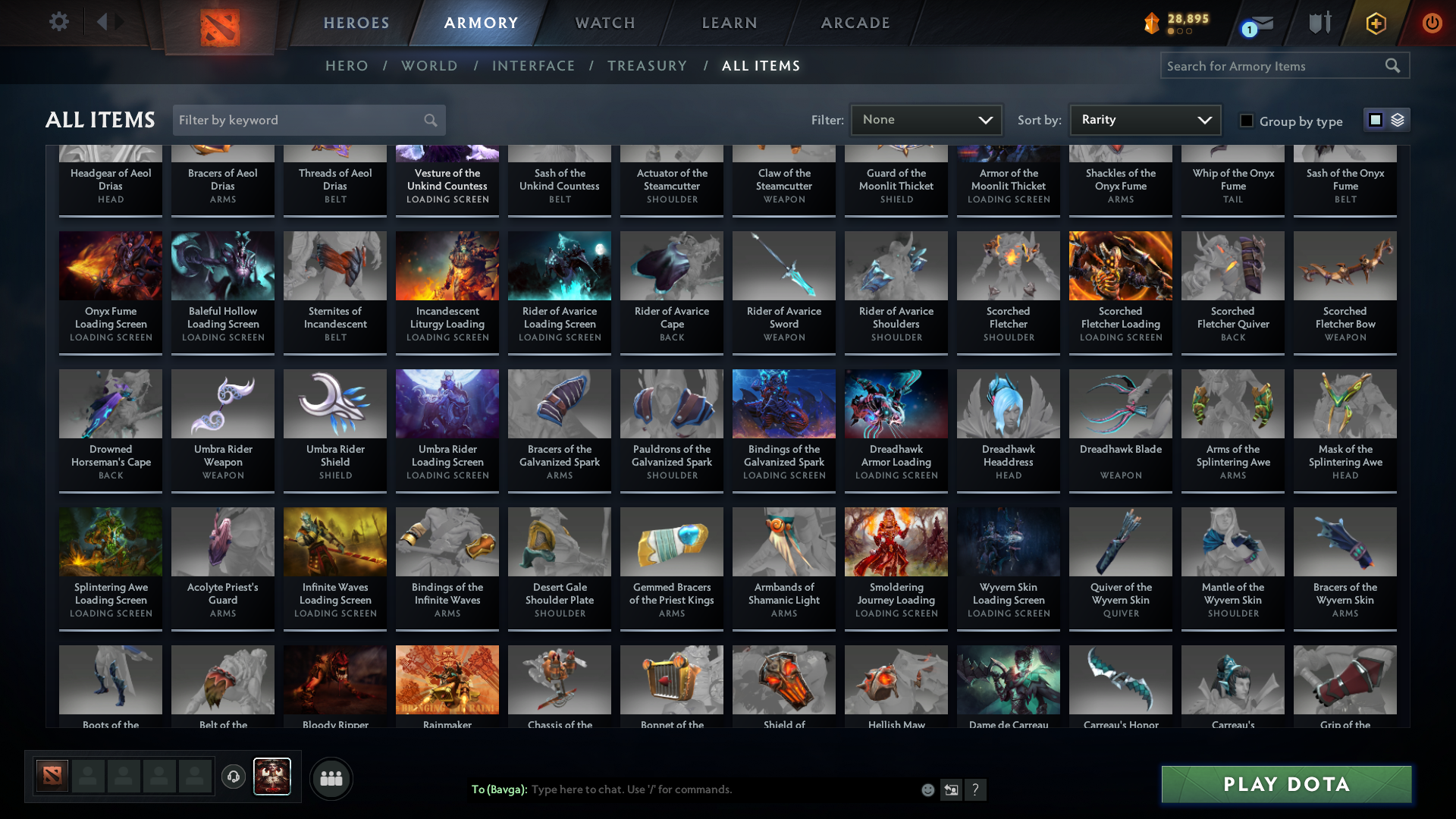This screenshot has height=819, width=1456.
Task: Click the chat message input field
Action: 720,789
